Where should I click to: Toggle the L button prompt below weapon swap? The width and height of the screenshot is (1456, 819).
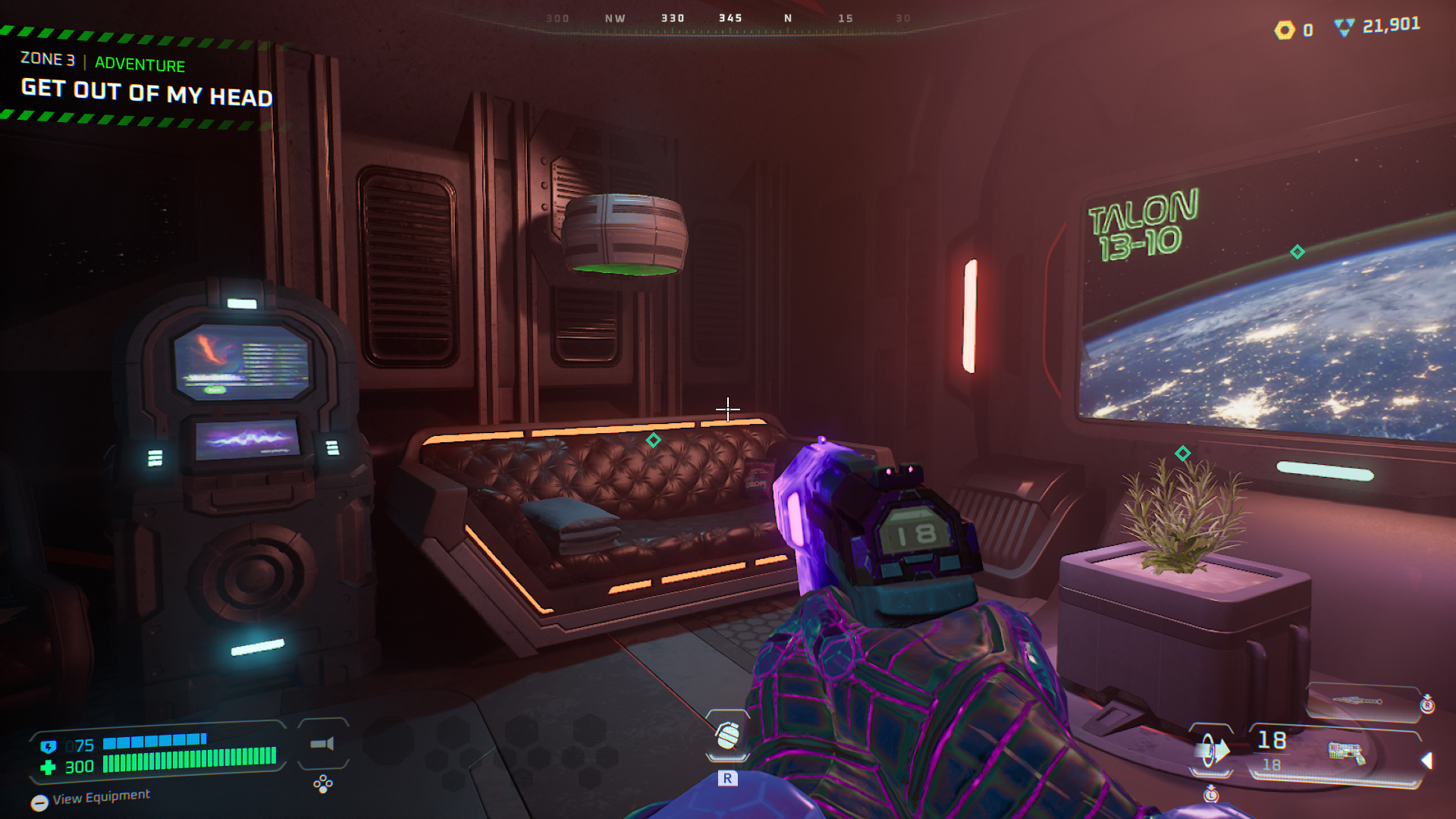(1210, 795)
